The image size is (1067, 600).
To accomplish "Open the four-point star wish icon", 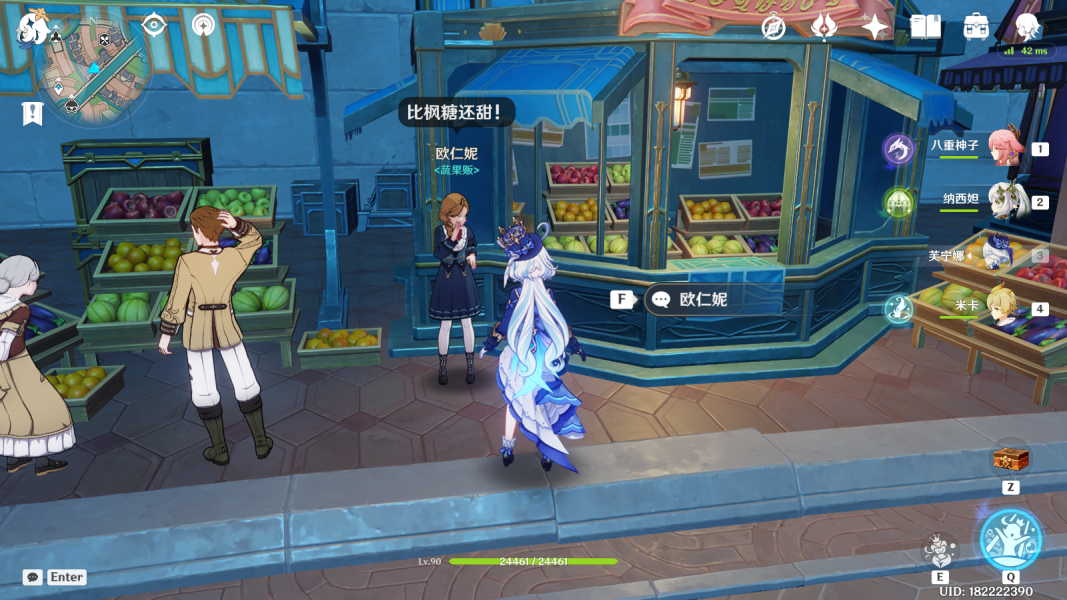I will 875,27.
